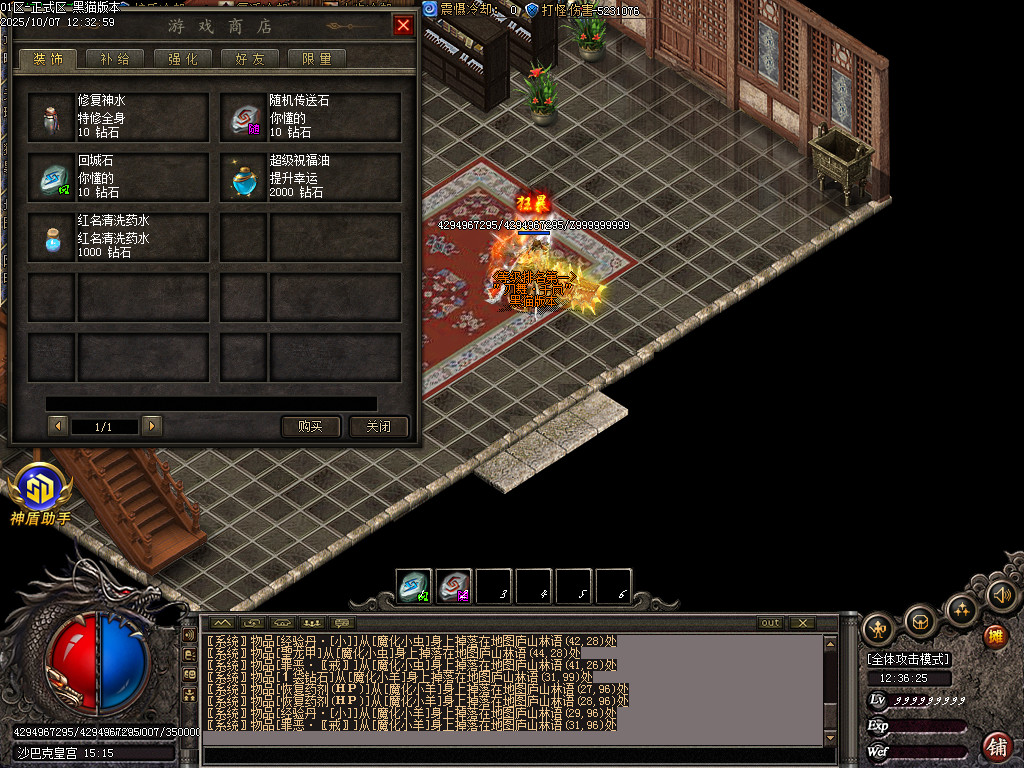Choose the 红名清洗药水 shop entry
The width and height of the screenshot is (1024, 768).
[119, 237]
